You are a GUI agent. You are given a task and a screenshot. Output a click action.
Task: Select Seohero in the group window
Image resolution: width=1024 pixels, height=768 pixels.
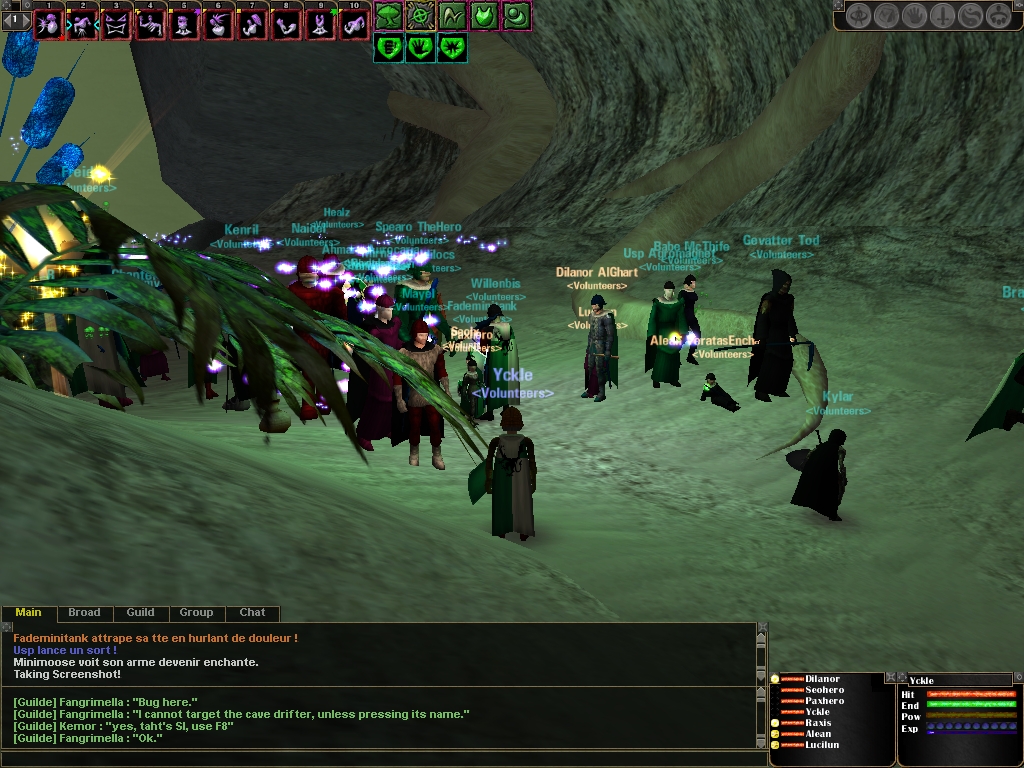[824, 690]
